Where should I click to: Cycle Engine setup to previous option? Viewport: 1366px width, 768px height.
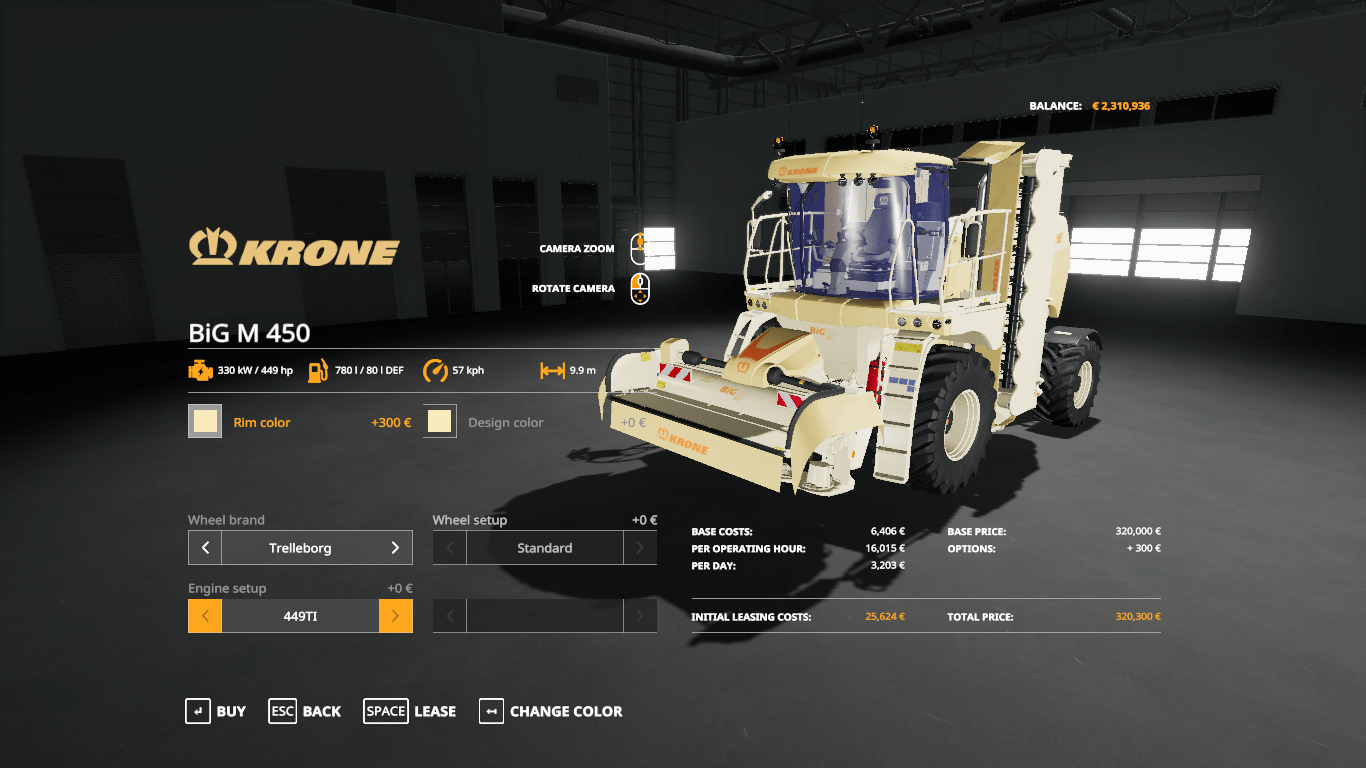[205, 616]
